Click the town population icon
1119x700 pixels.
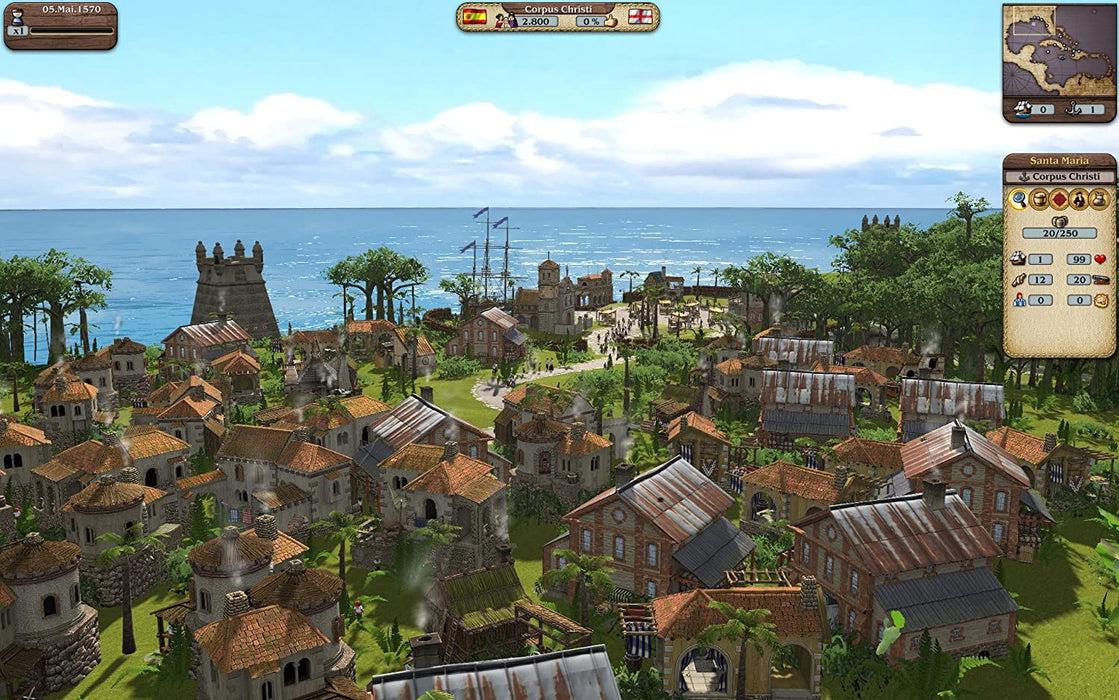(505, 21)
